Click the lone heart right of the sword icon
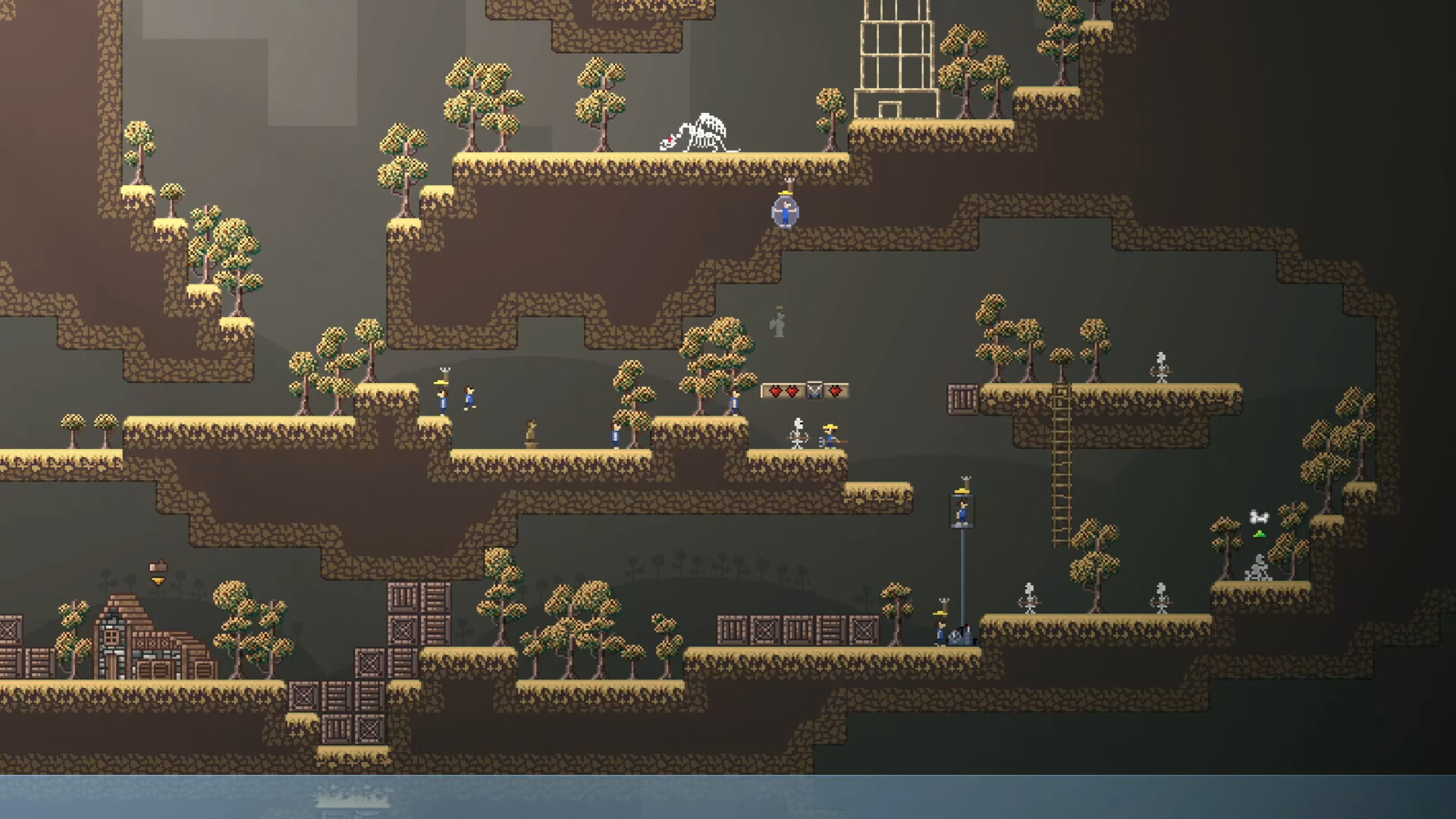Viewport: 1456px width, 819px height. coord(834,390)
